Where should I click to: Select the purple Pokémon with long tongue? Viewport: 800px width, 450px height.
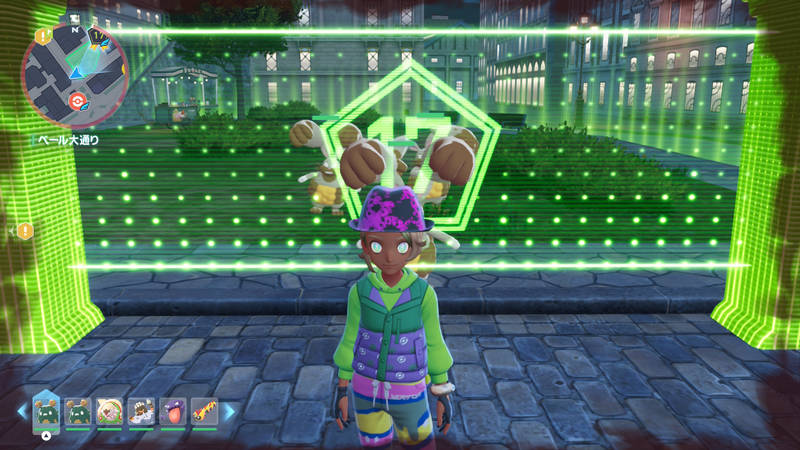(172, 411)
